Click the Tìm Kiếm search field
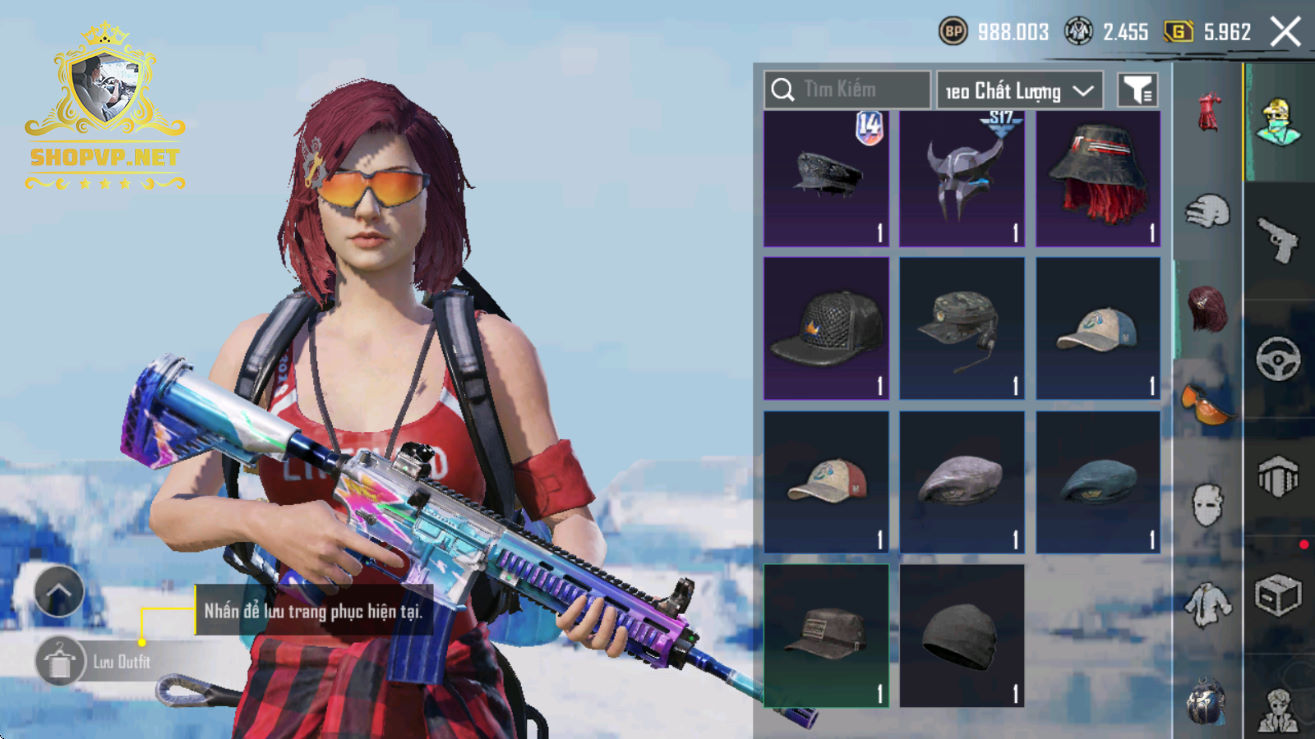Screen dimensions: 1315x739 click(847, 90)
